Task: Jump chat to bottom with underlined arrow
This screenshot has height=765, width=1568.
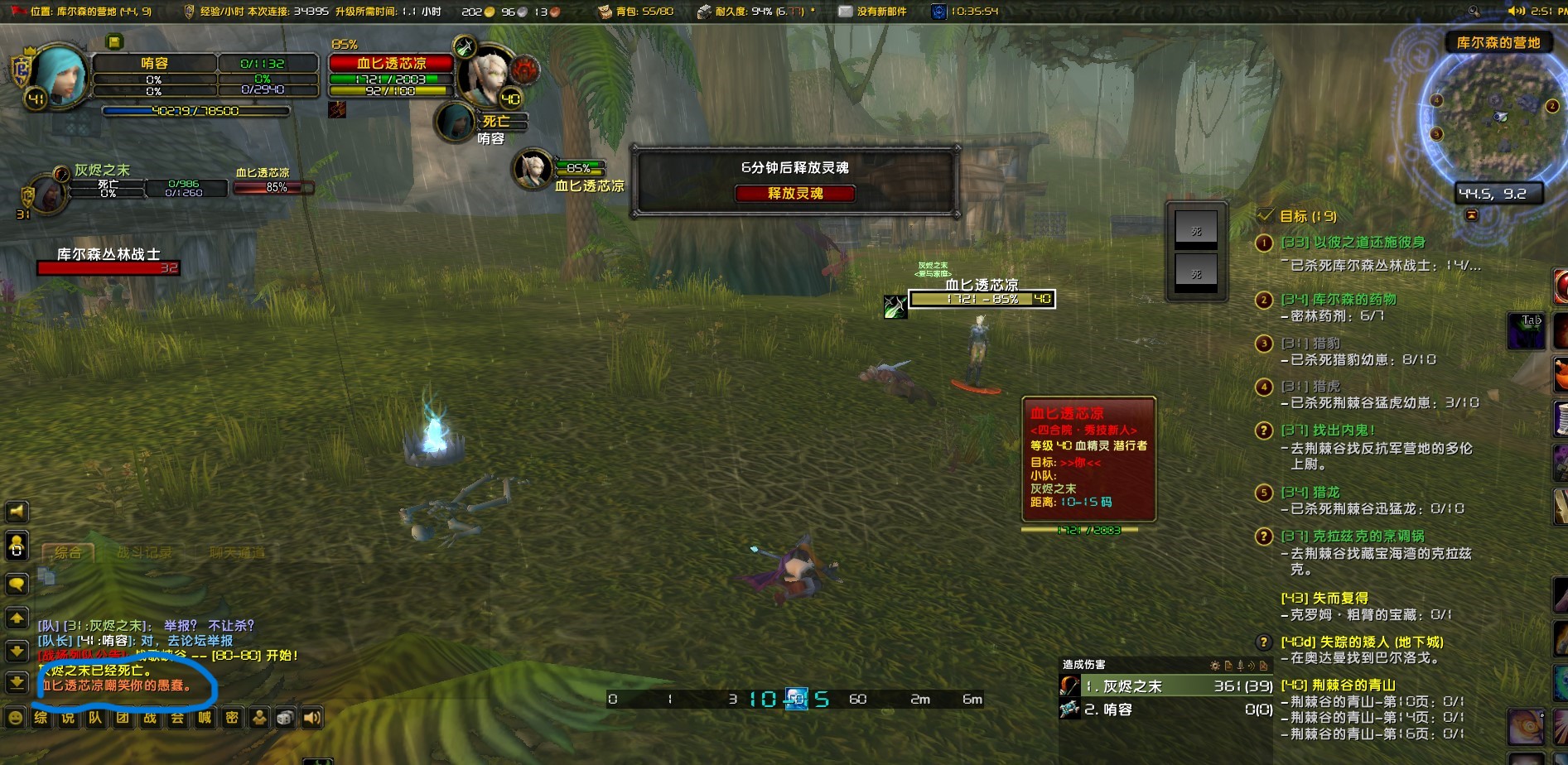Action: [x=17, y=682]
